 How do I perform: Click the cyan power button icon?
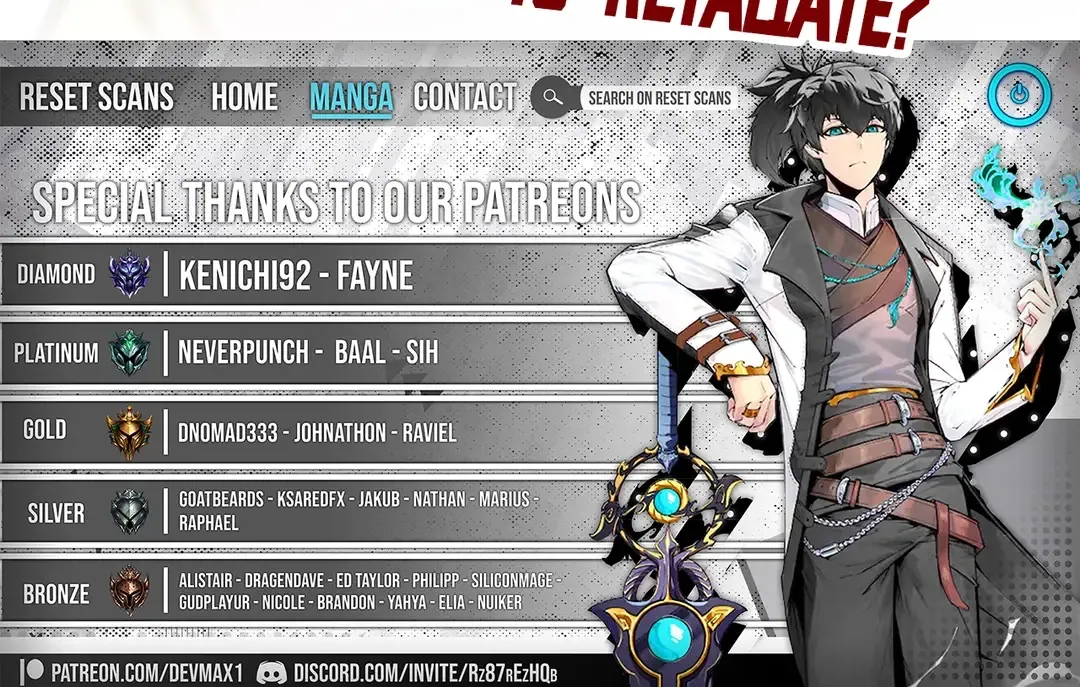point(1018,95)
